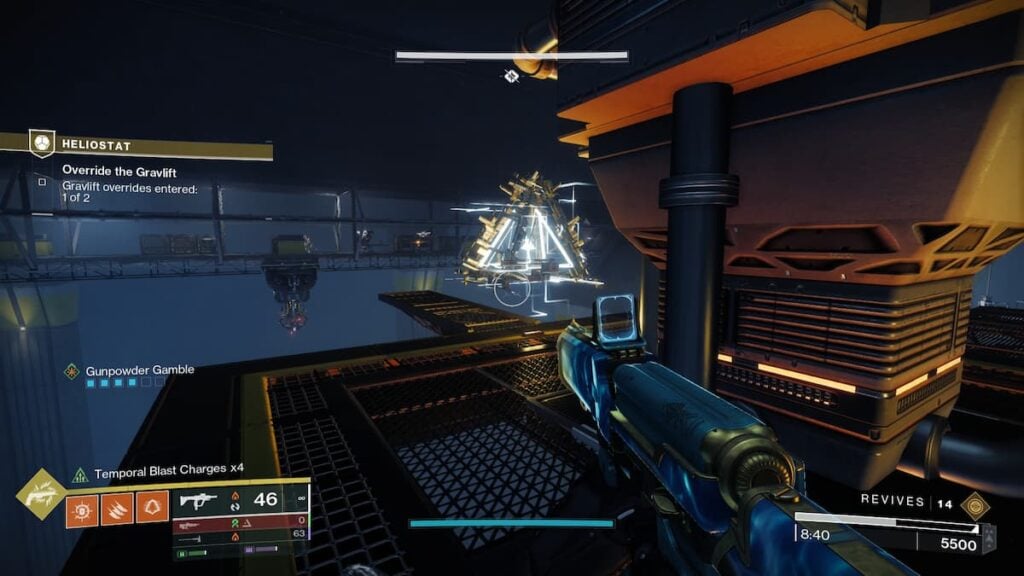1024x576 pixels.
Task: Activate the orange claw-slash melee ability icon
Action: coord(118,507)
